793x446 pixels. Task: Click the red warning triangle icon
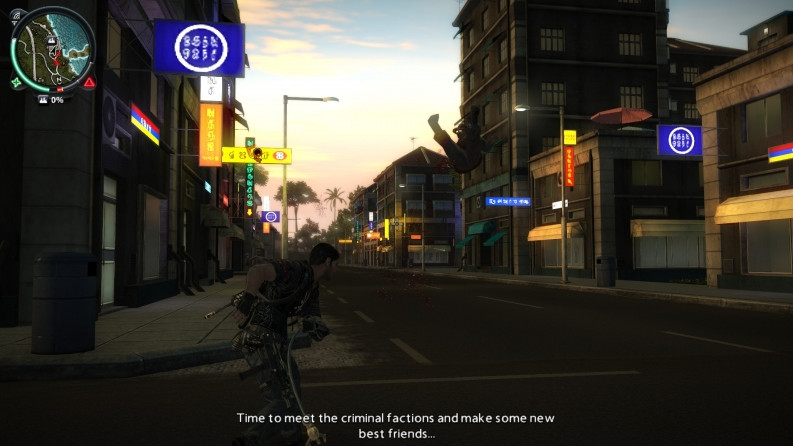(89, 82)
